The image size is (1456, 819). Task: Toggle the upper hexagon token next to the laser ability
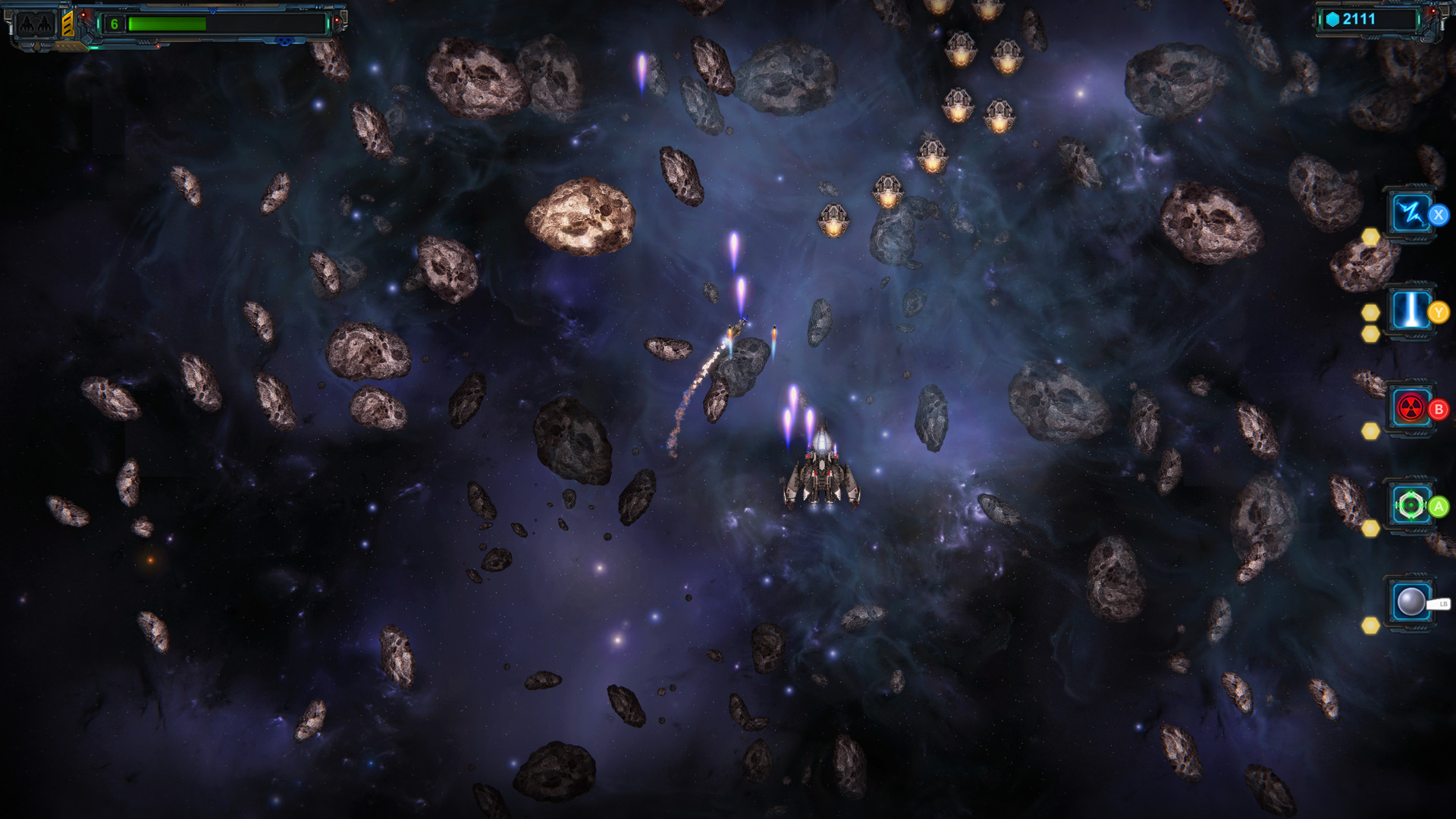(x=1371, y=313)
